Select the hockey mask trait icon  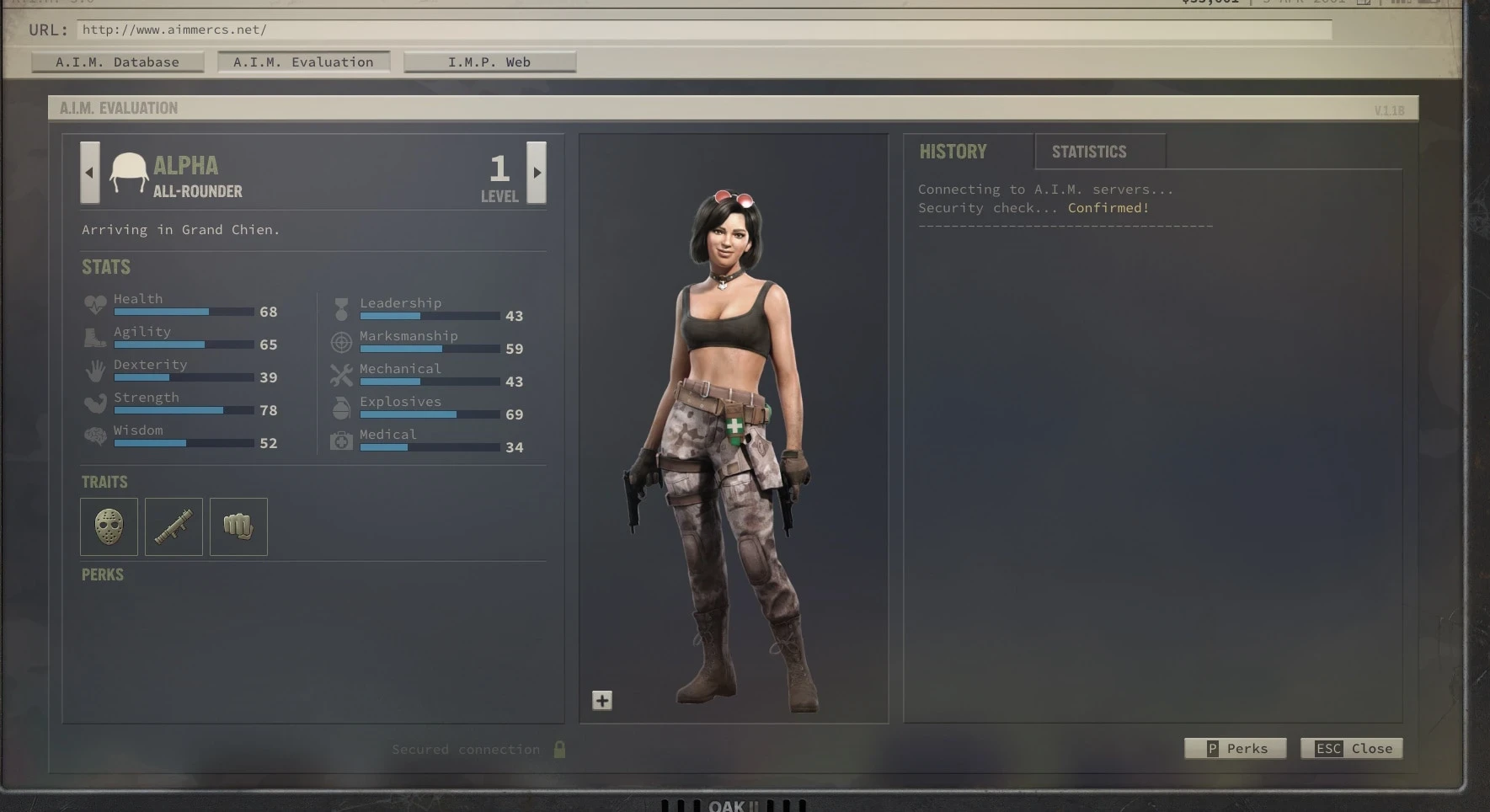(108, 526)
